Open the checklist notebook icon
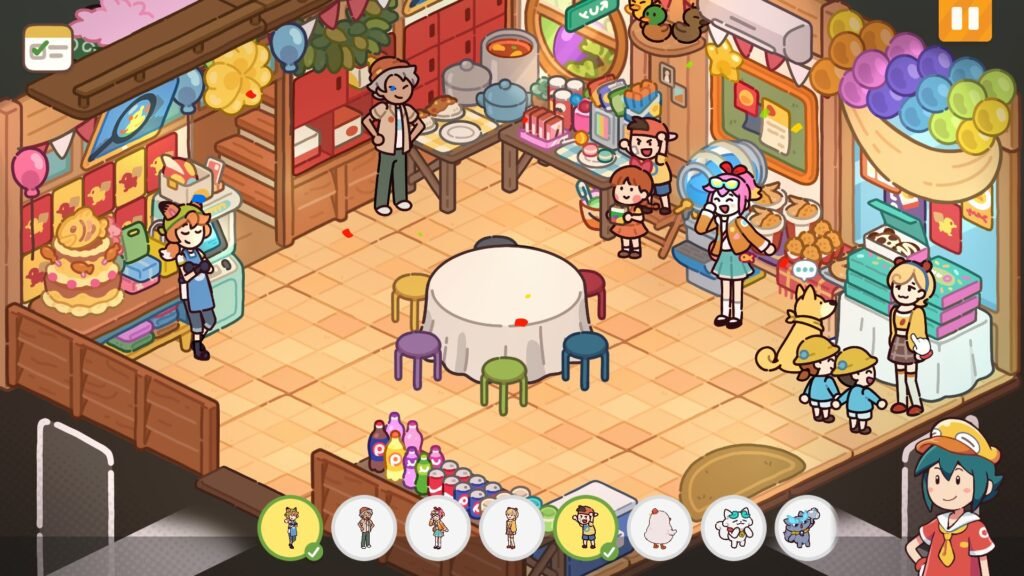The width and height of the screenshot is (1024, 576). click(48, 47)
